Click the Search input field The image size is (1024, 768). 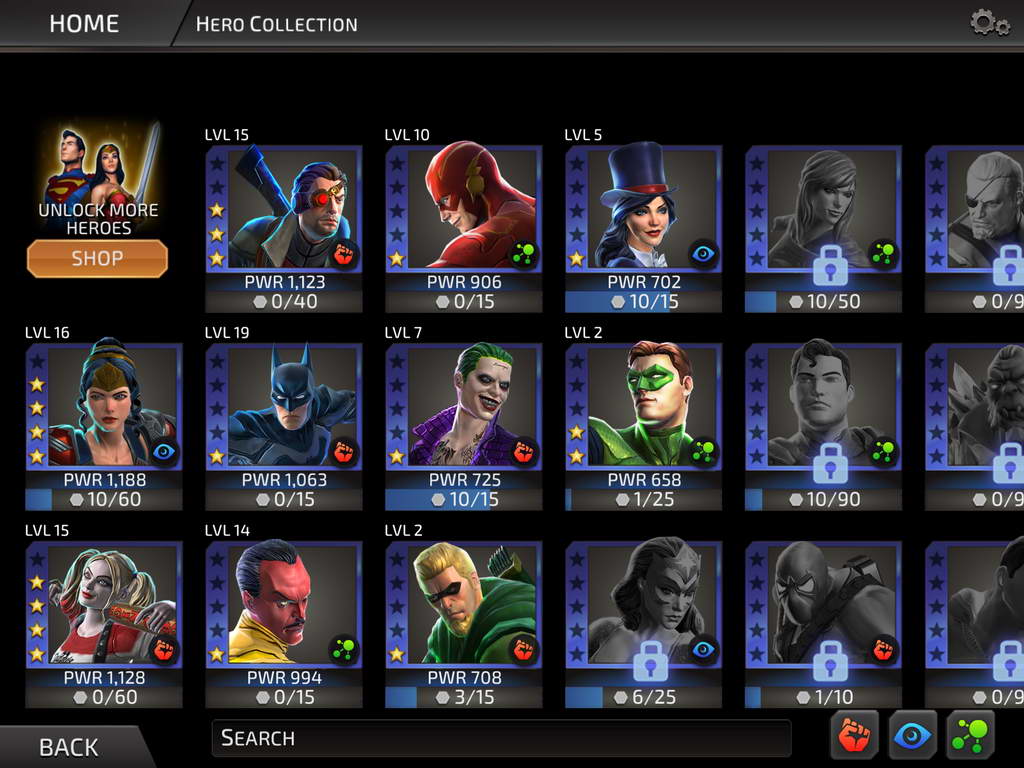(500, 738)
